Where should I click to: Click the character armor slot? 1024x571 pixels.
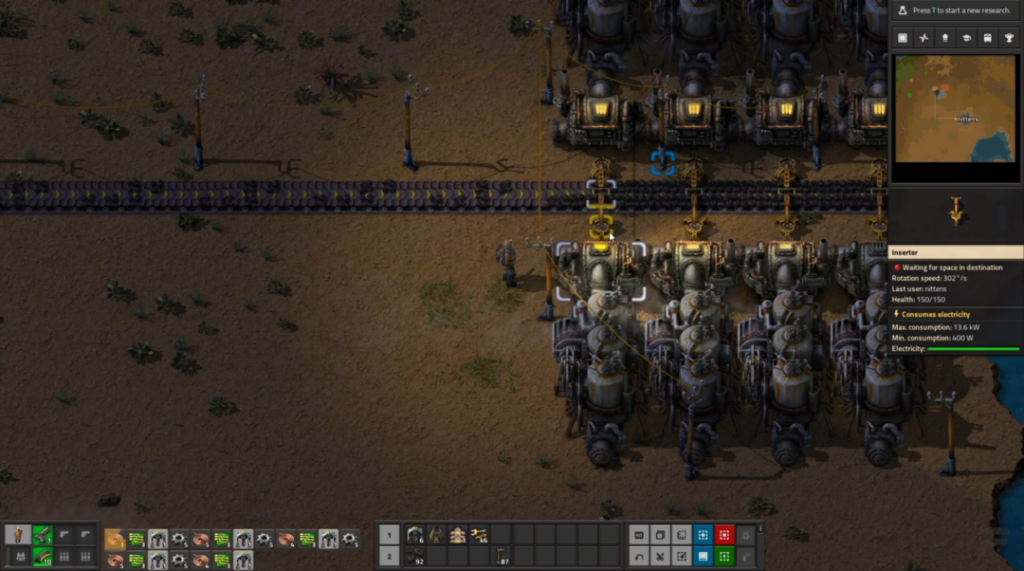click(19, 556)
